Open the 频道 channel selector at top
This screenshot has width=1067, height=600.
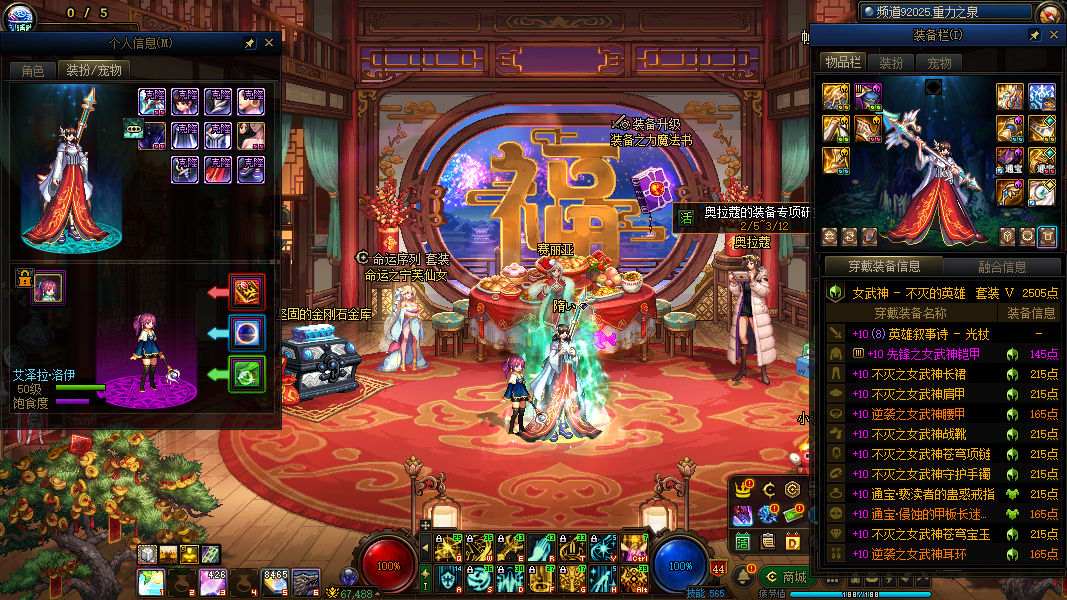945,11
